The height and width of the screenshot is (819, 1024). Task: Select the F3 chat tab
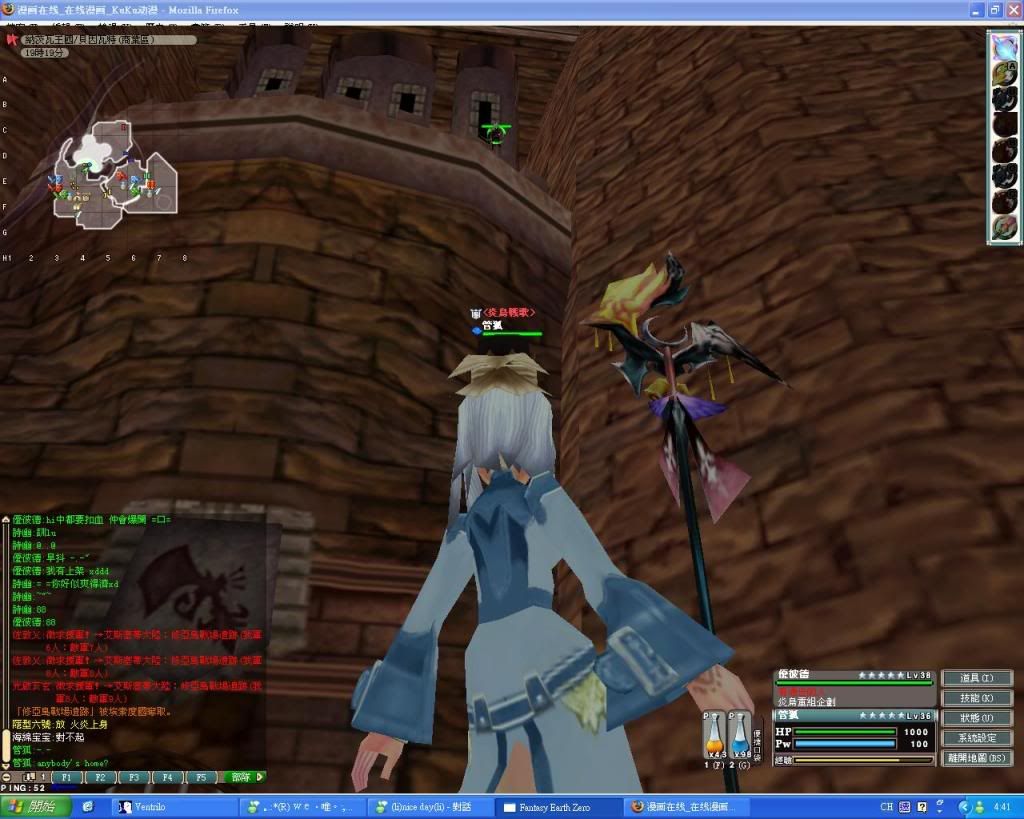(134, 777)
